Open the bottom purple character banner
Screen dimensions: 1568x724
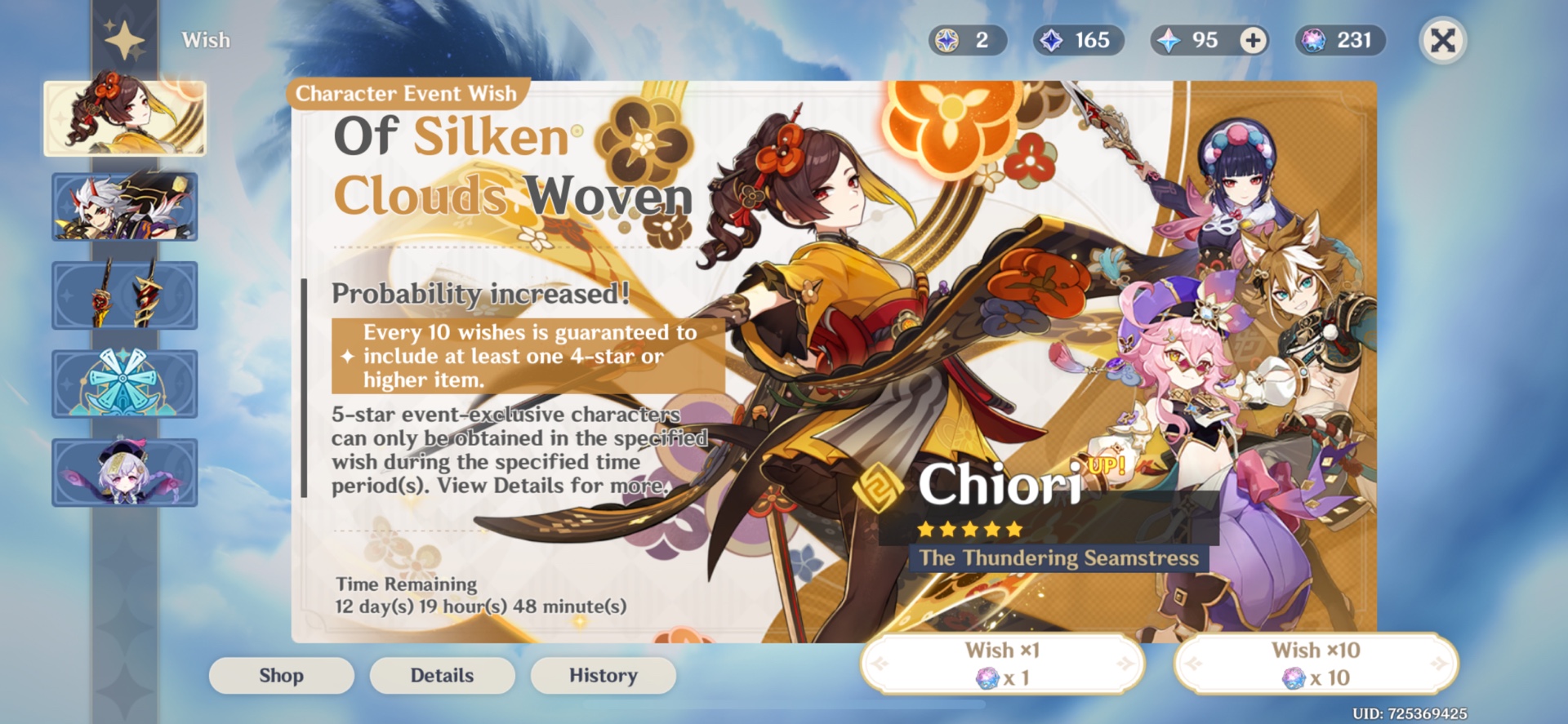124,471
